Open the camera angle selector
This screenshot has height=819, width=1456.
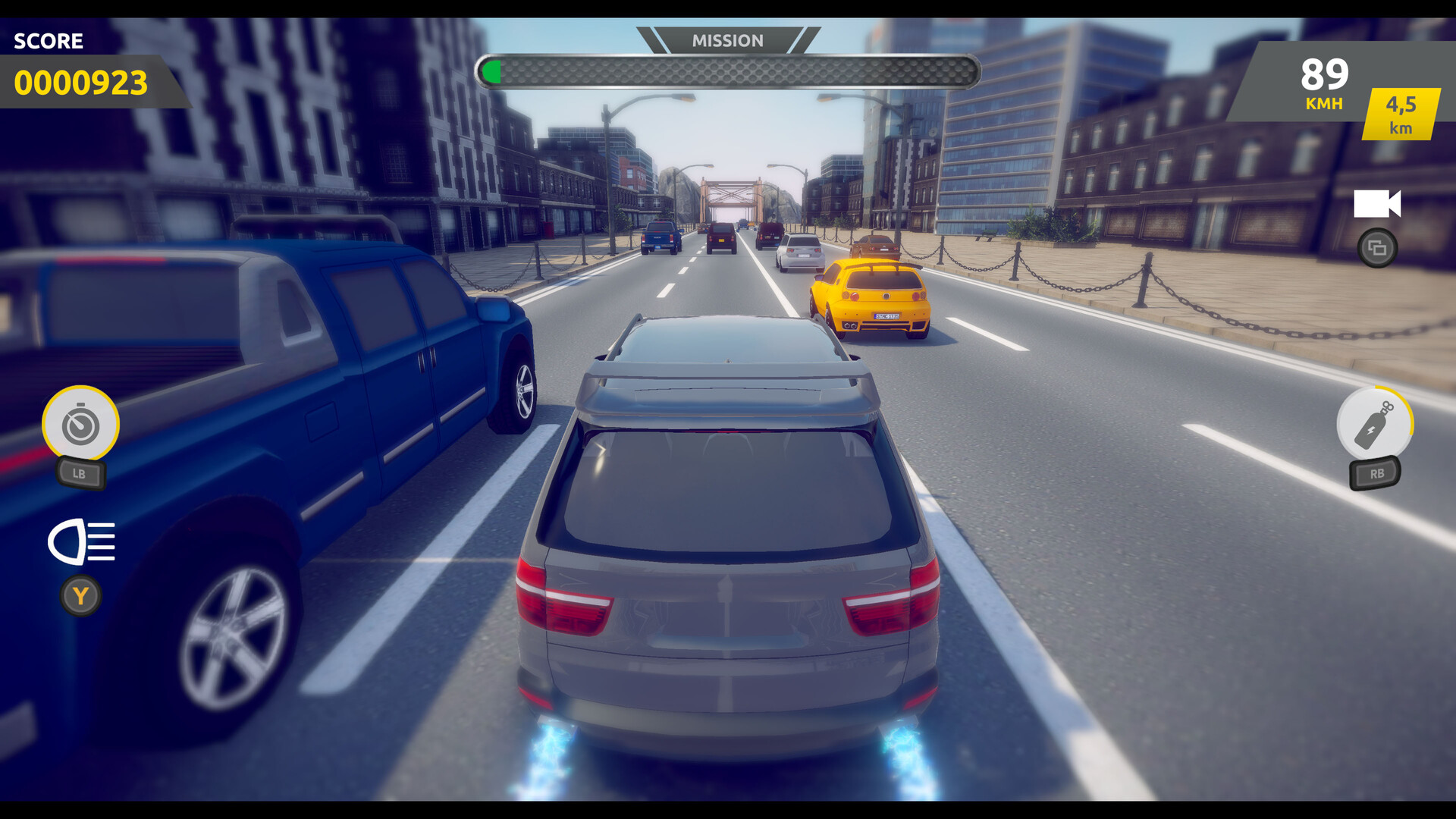tap(1379, 246)
